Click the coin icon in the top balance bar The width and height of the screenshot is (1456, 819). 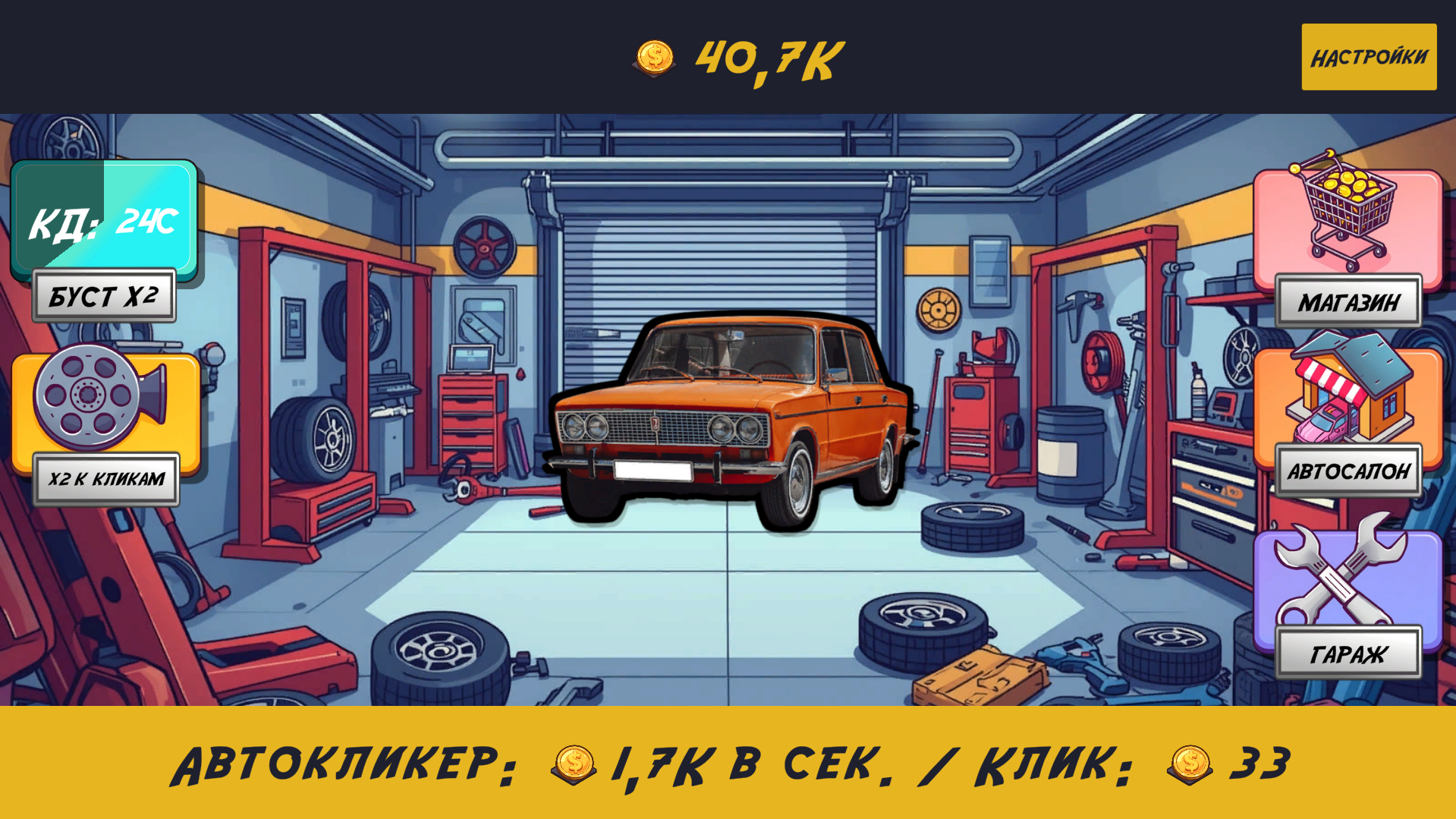coord(654,57)
